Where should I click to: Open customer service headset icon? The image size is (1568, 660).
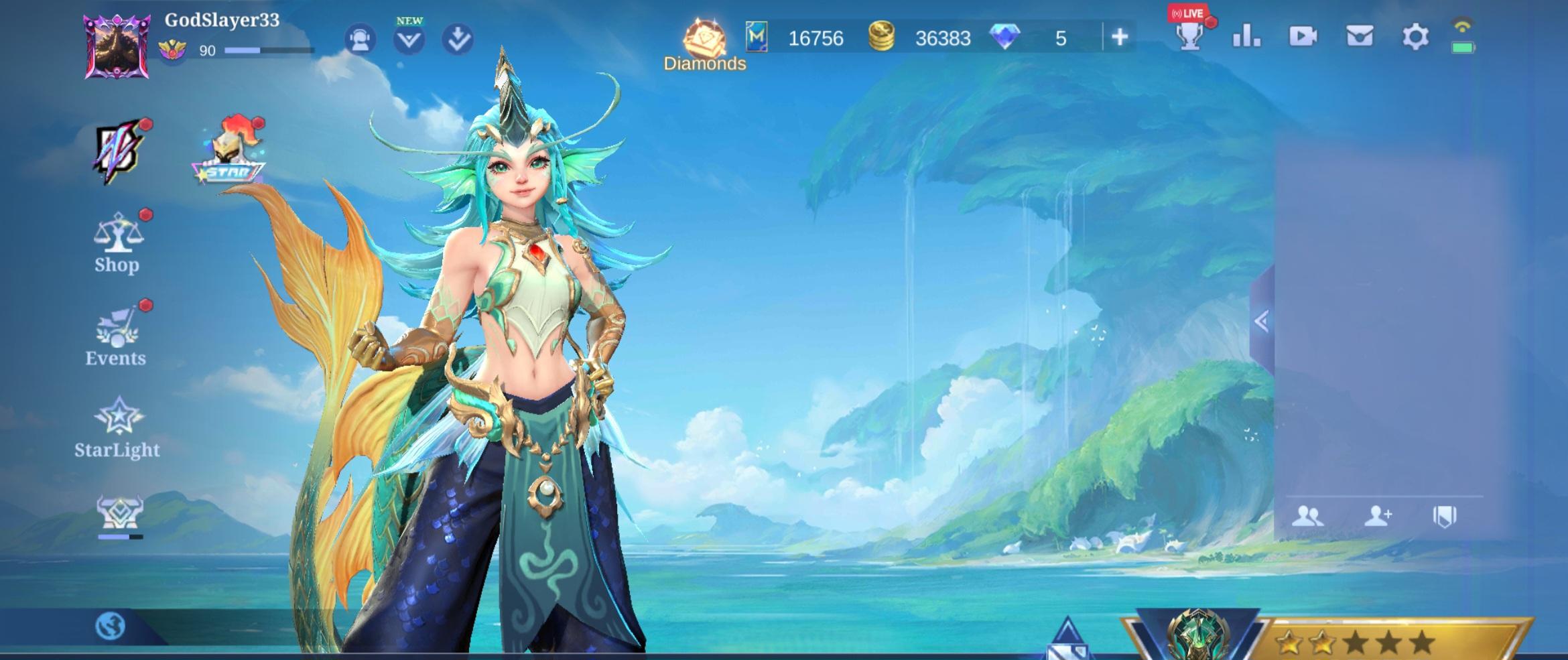(361, 38)
